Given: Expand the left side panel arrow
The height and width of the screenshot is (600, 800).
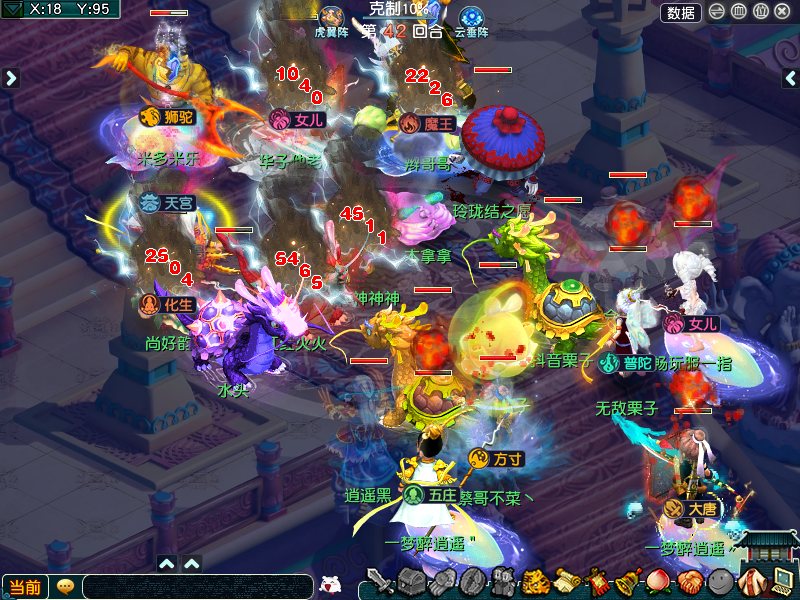Looking at the screenshot, I should coord(11,78).
